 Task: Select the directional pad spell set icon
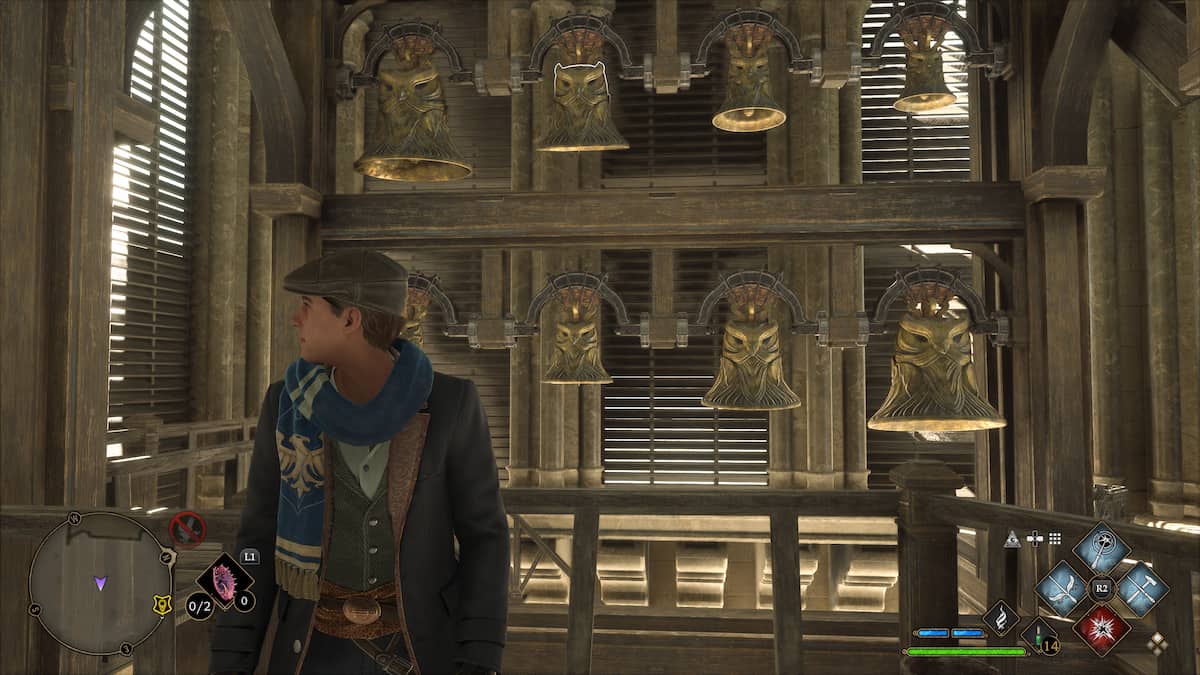(1035, 539)
